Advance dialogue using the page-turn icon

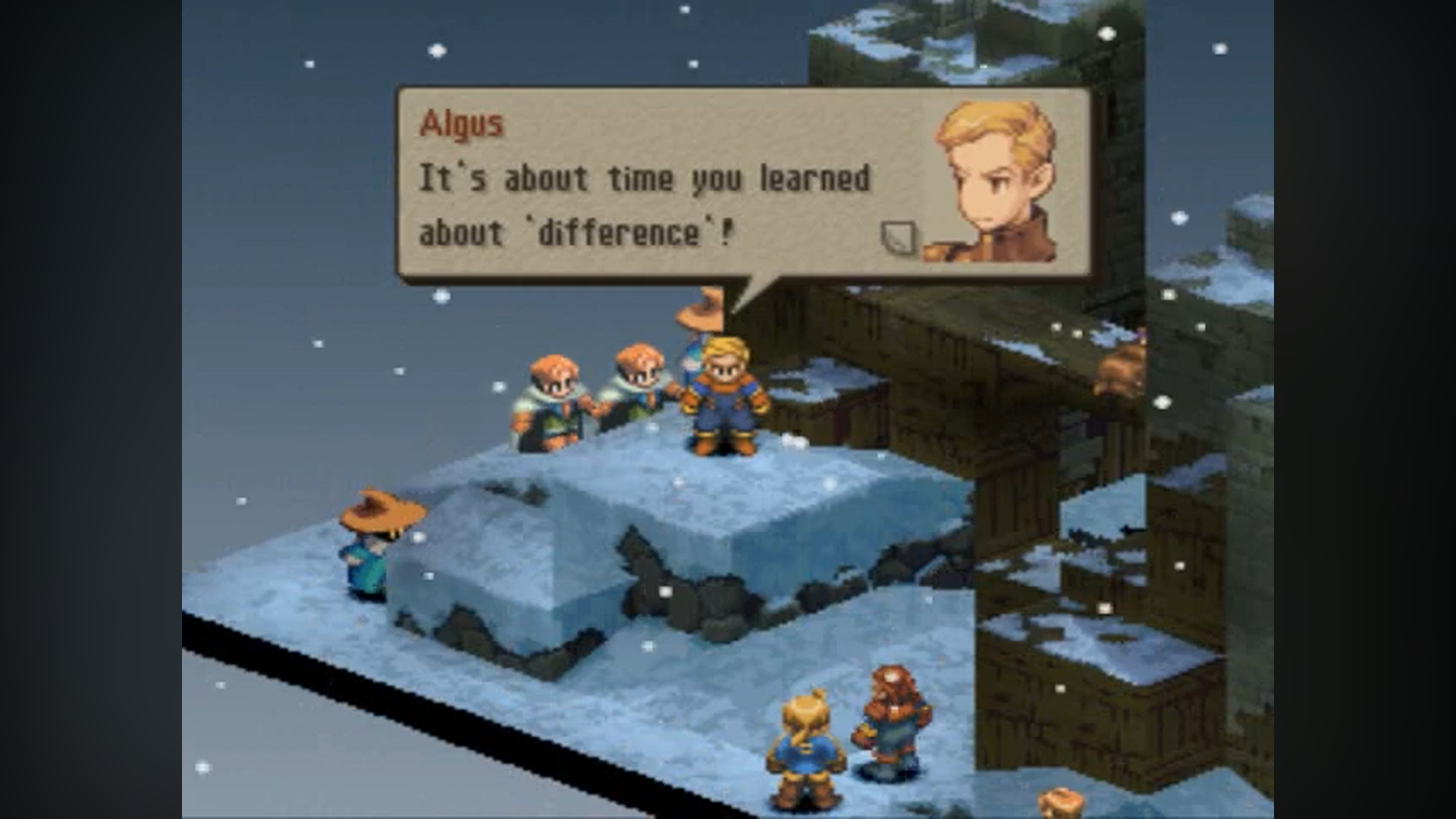(899, 238)
